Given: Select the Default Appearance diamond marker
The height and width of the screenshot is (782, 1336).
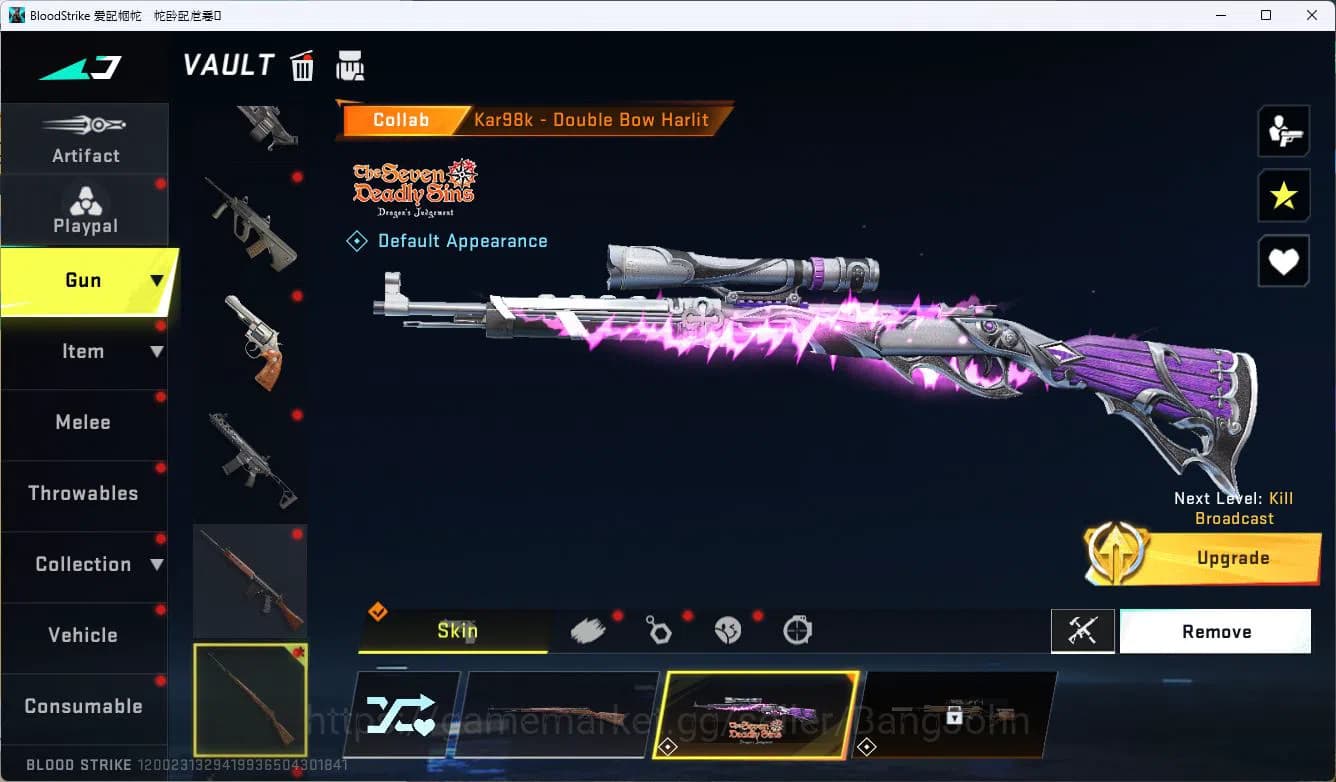Looking at the screenshot, I should 357,240.
